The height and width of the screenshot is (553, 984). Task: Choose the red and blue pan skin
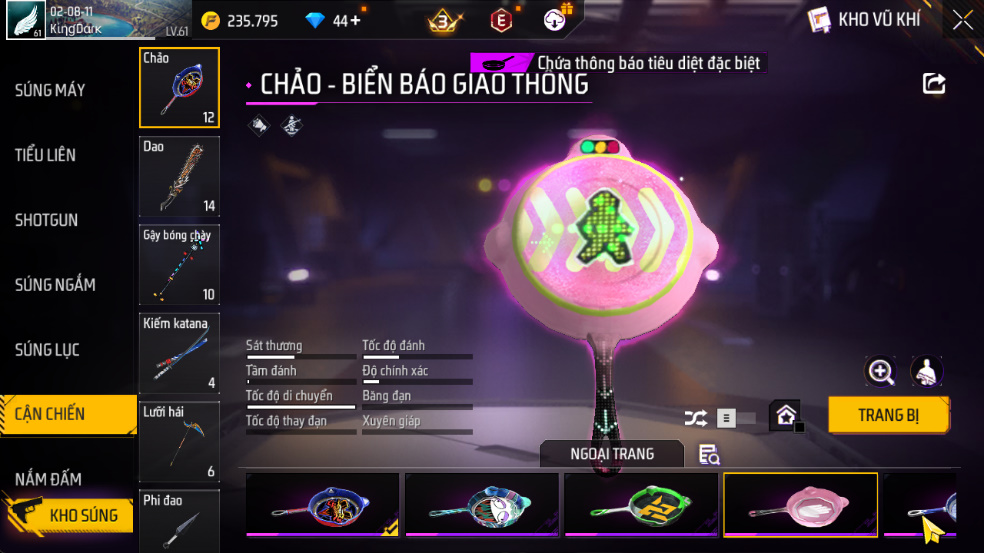pos(322,504)
